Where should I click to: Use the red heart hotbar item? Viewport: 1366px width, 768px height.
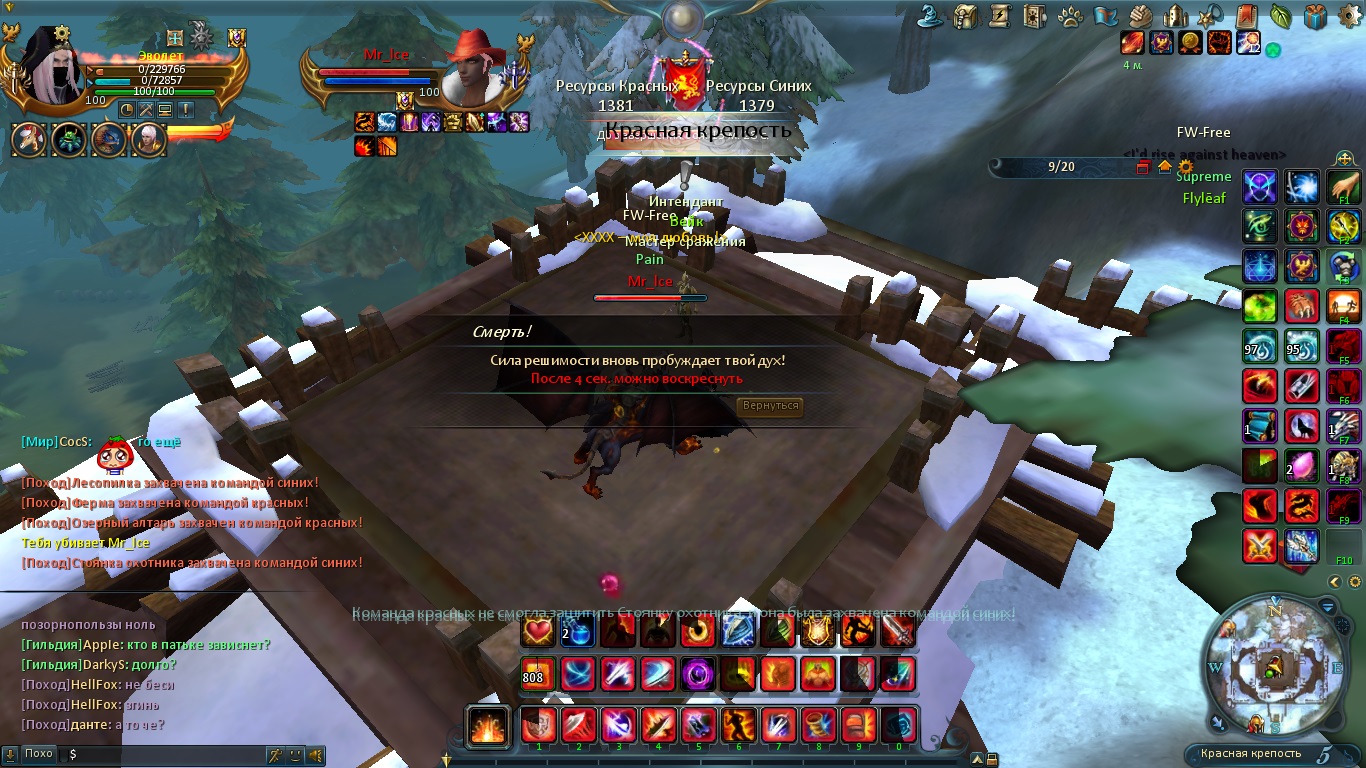point(538,631)
